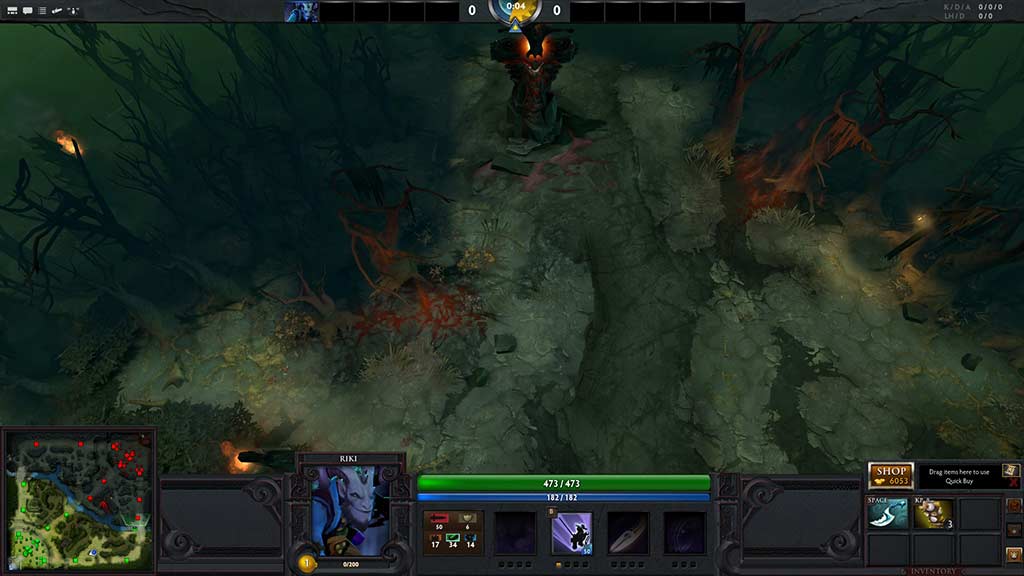Open the speech bubble chat icon
1024x576 pixels.
coord(27,11)
